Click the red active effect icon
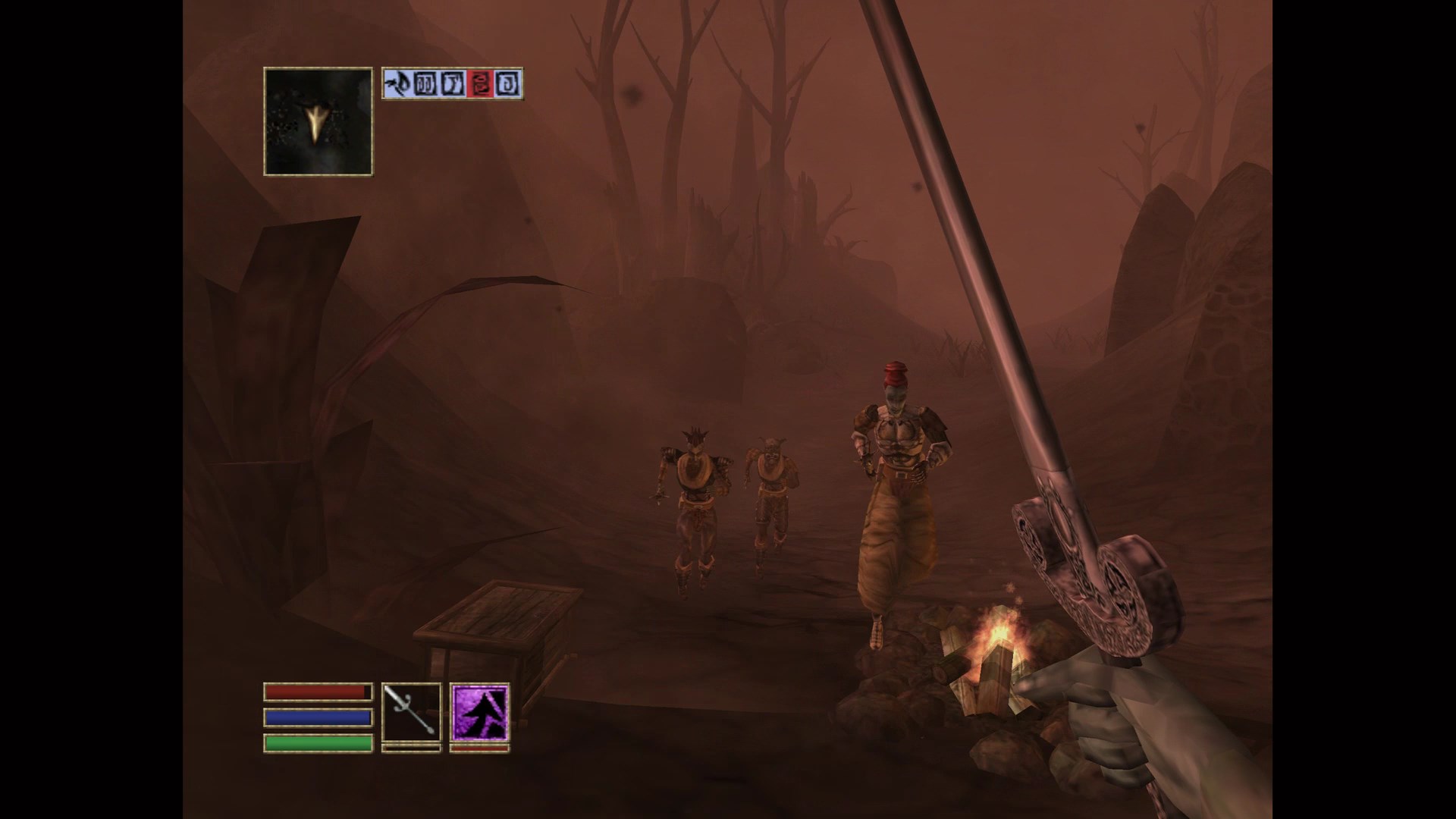This screenshot has width=1456, height=819. tap(480, 84)
